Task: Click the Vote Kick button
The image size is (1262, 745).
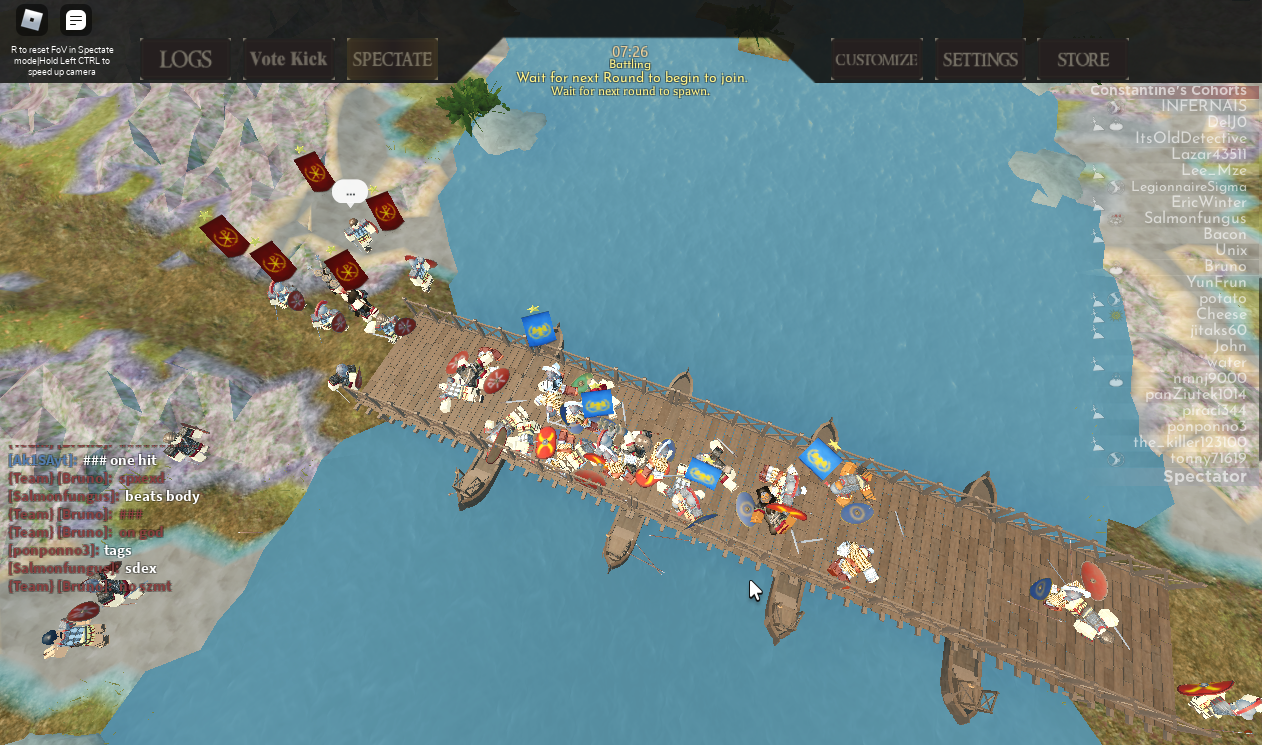Action: [x=288, y=59]
